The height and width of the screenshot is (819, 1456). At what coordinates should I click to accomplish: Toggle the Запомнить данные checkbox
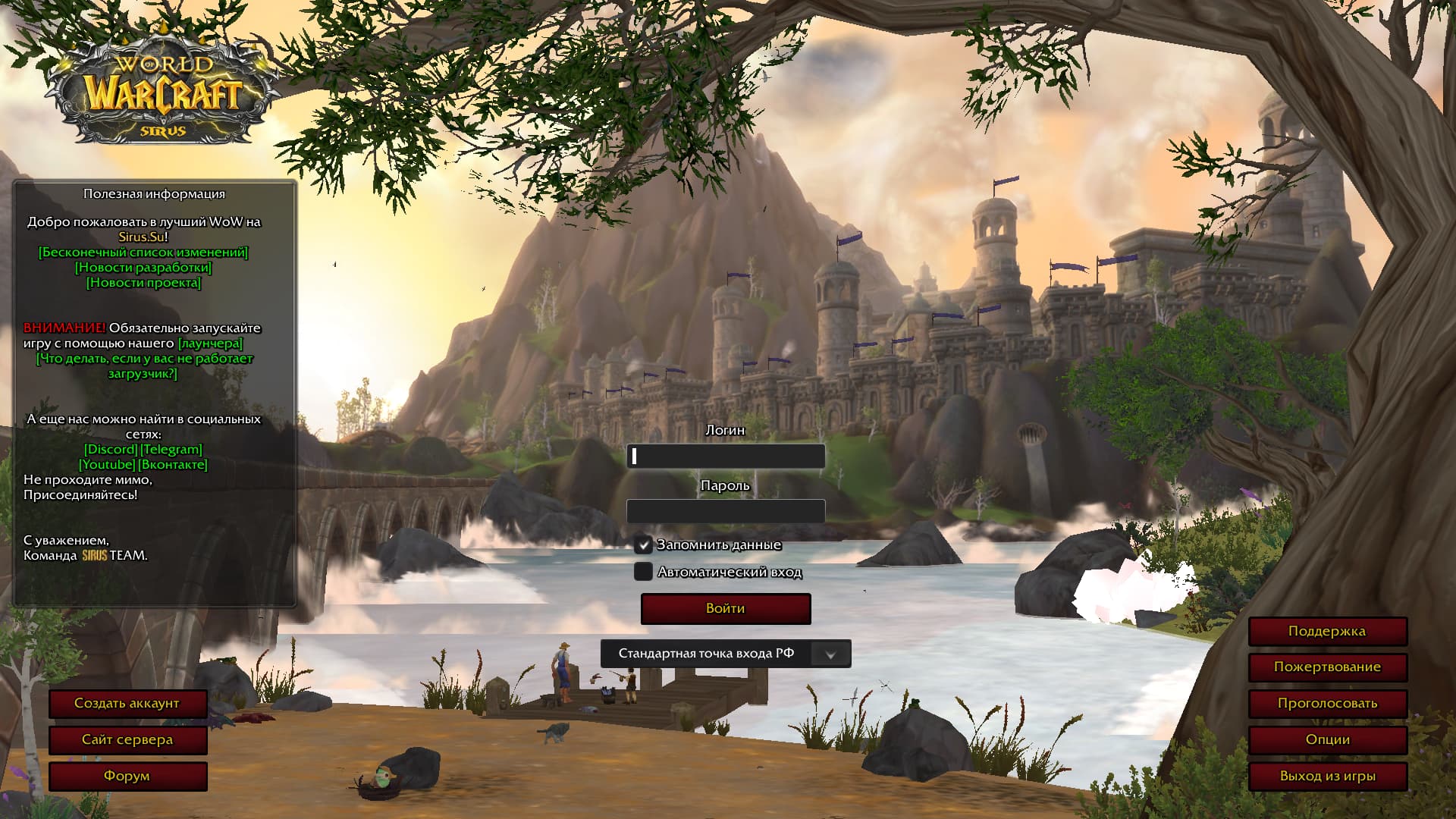coord(643,544)
